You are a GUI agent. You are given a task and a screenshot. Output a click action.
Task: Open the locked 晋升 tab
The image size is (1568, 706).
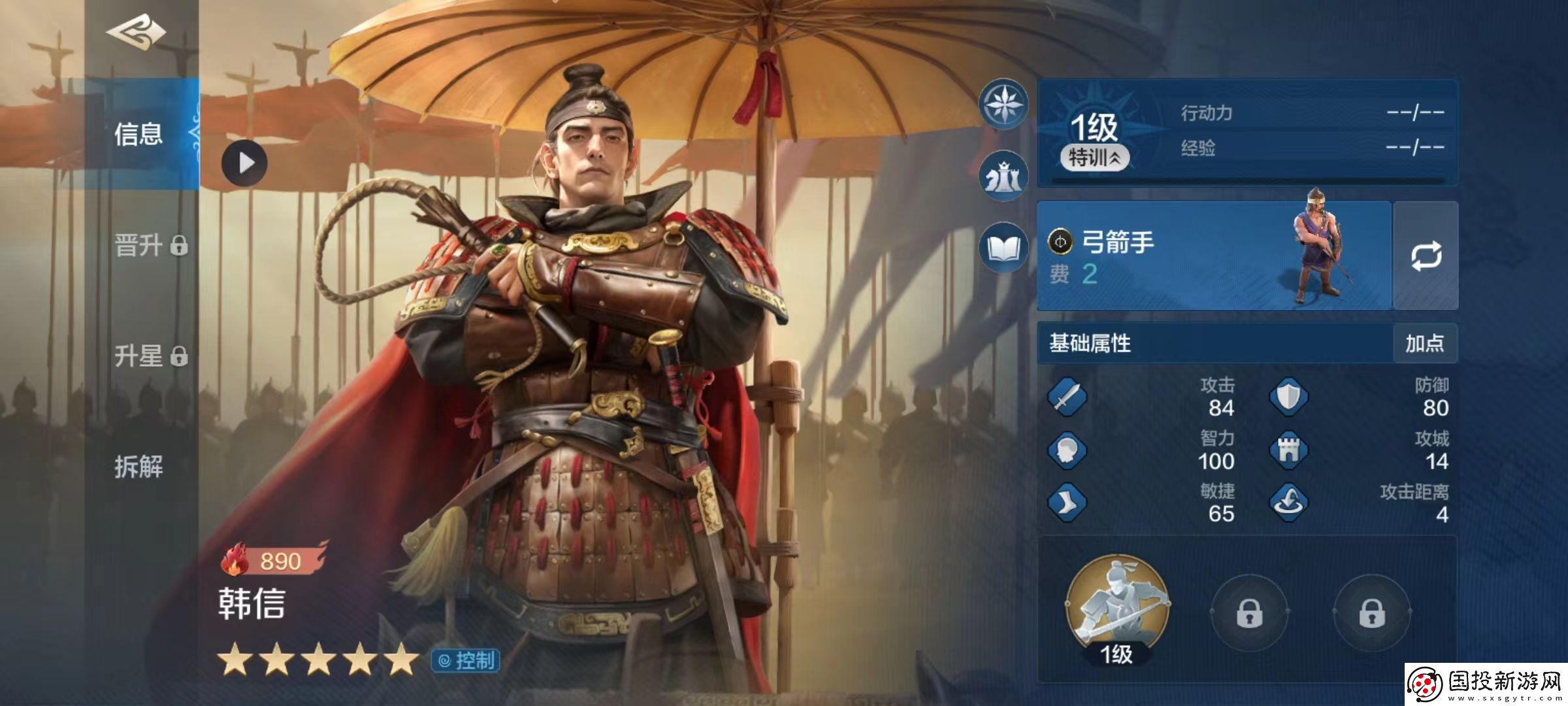[x=150, y=246]
